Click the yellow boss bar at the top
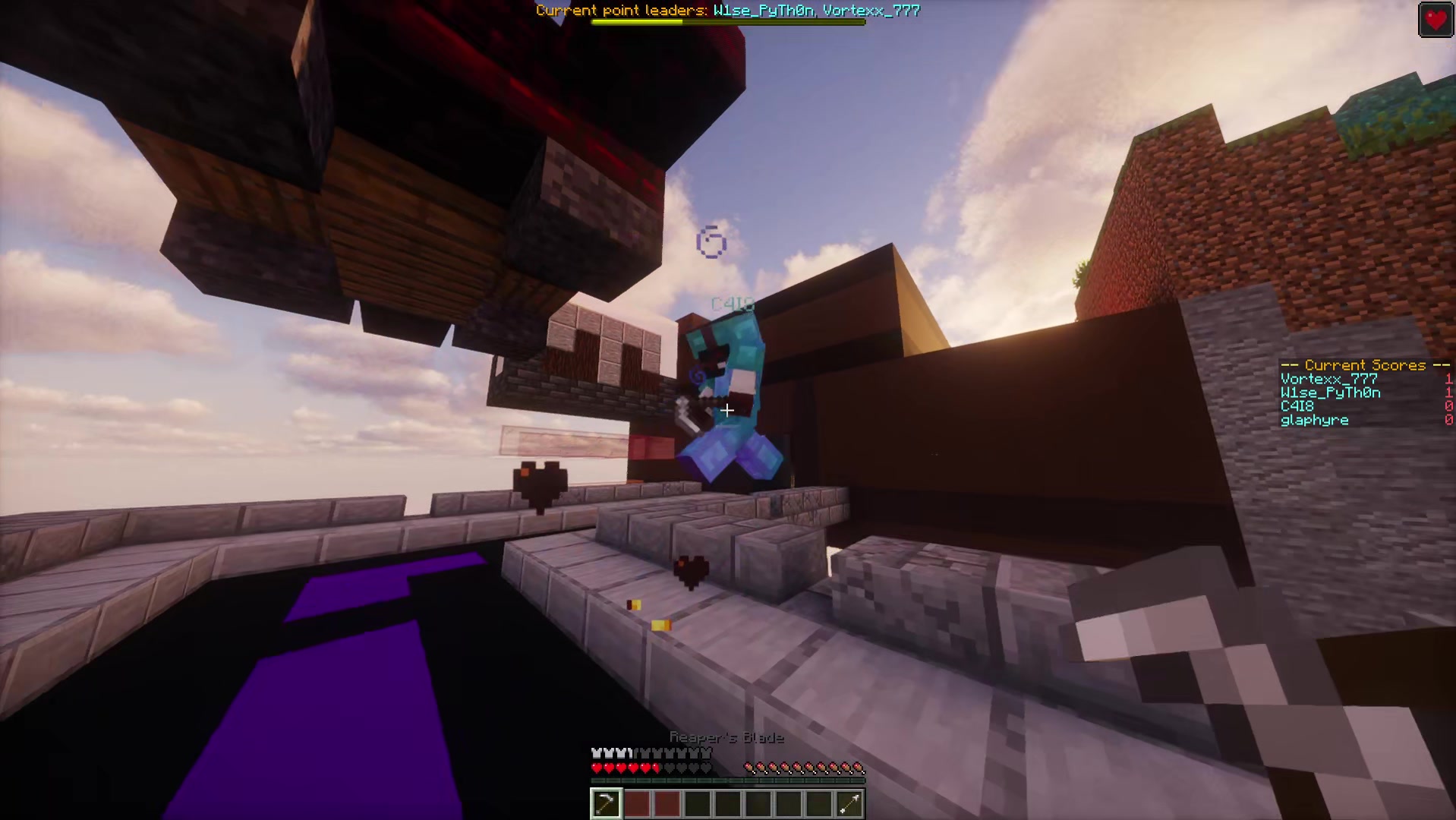1456x820 pixels. pyautogui.click(x=638, y=21)
